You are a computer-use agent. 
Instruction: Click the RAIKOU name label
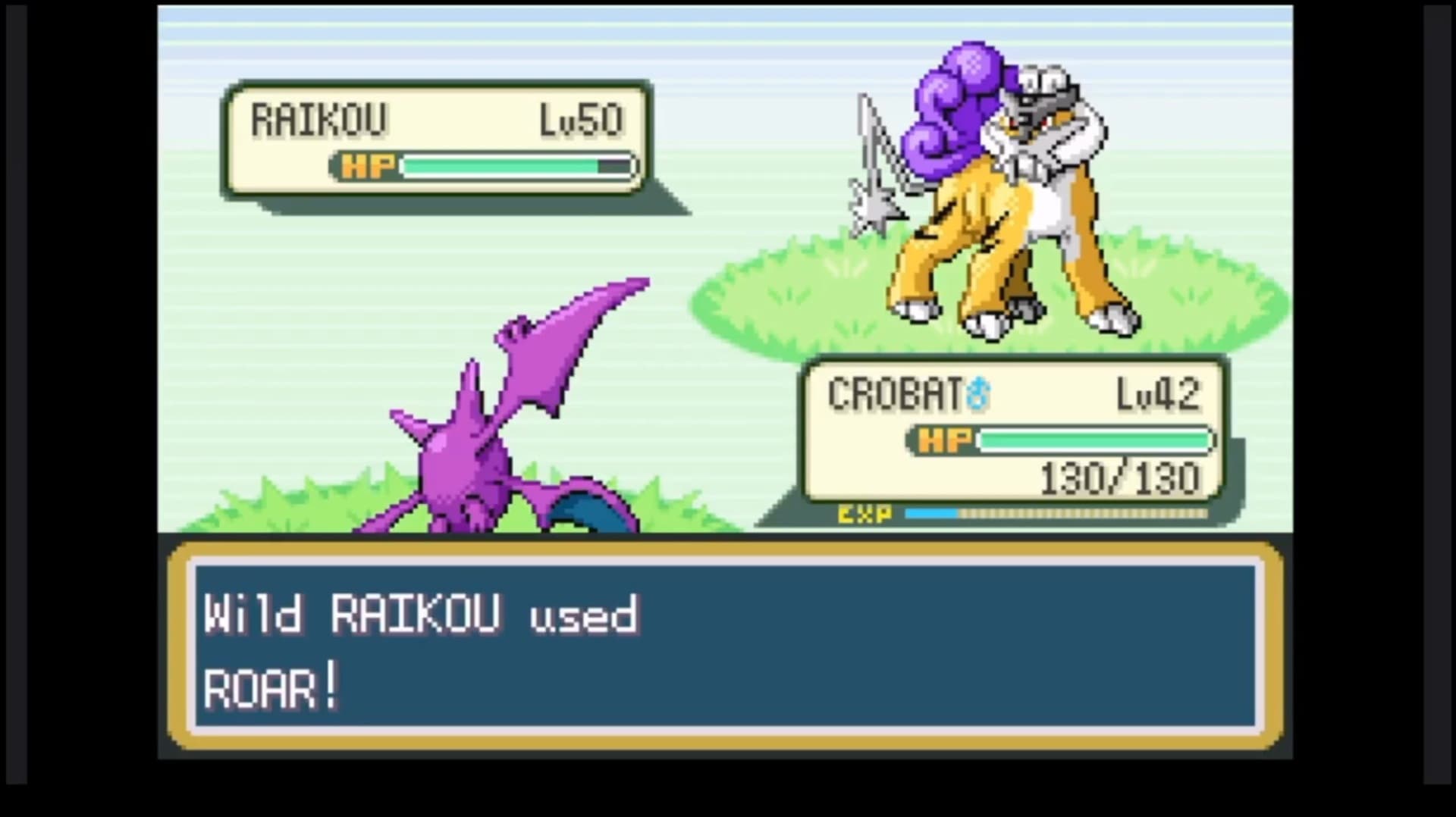[318, 117]
